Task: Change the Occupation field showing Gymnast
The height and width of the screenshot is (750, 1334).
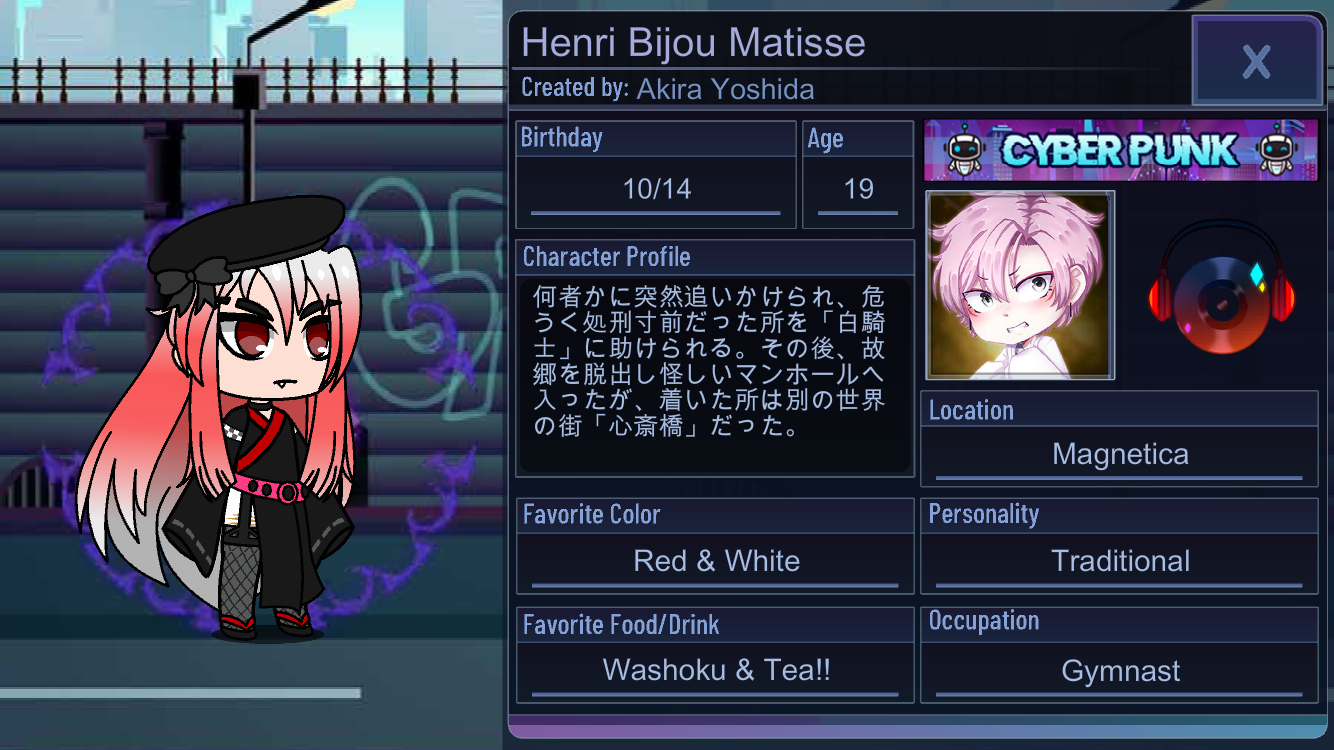Action: coord(1119,671)
